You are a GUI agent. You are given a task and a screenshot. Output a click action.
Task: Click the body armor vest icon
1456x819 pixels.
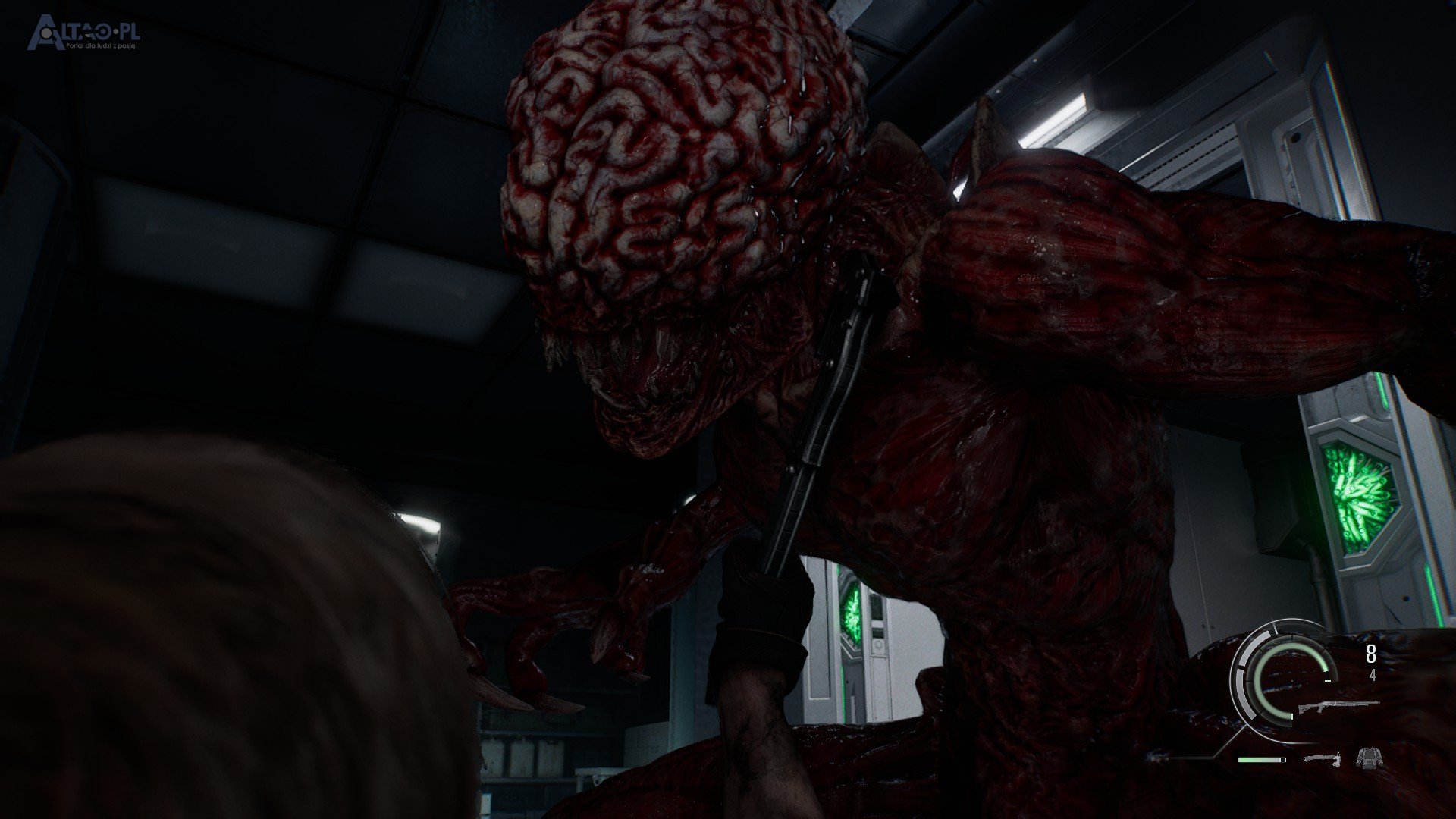pos(1369,758)
